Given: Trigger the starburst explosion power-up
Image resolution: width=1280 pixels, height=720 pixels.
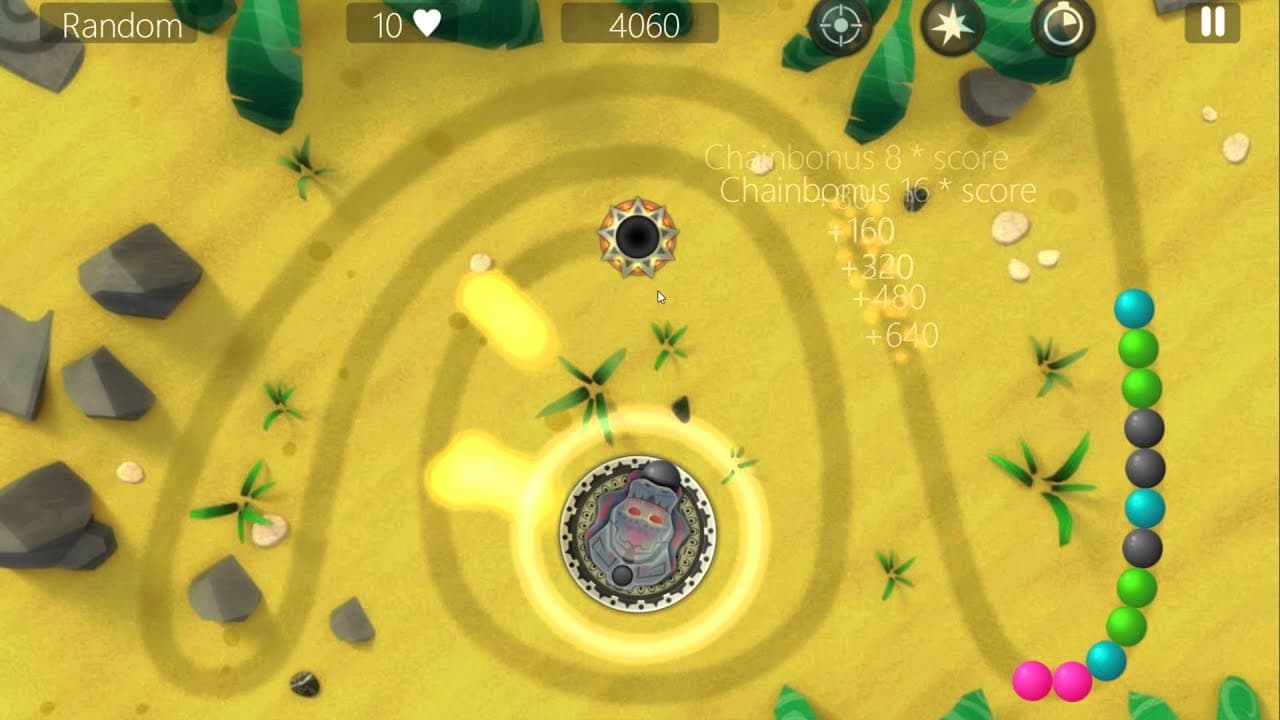Looking at the screenshot, I should 952,23.
